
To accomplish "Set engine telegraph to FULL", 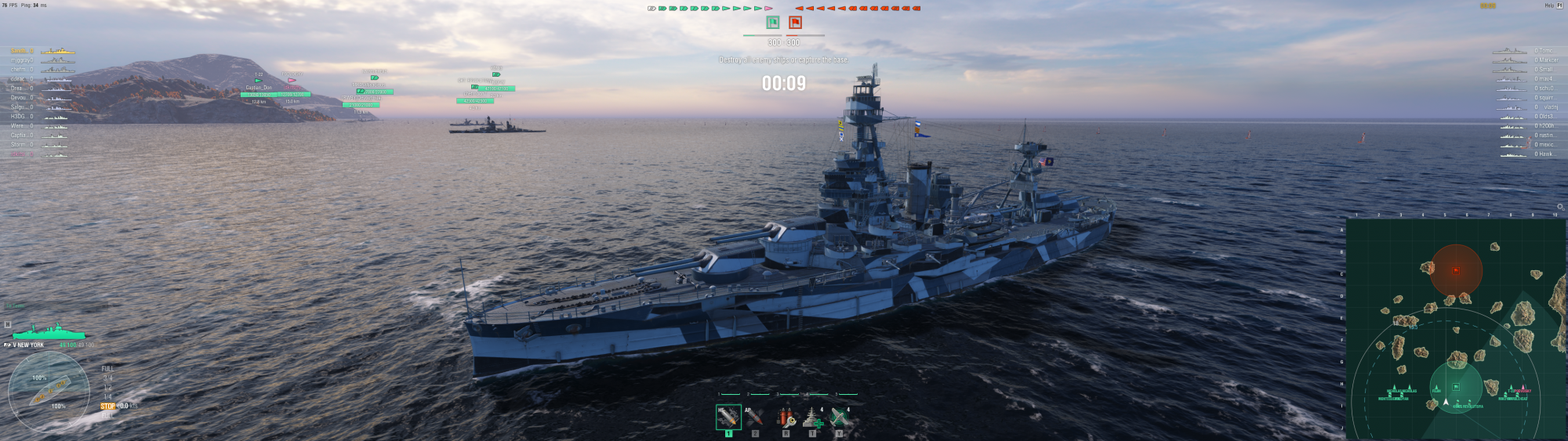I will click(x=107, y=369).
